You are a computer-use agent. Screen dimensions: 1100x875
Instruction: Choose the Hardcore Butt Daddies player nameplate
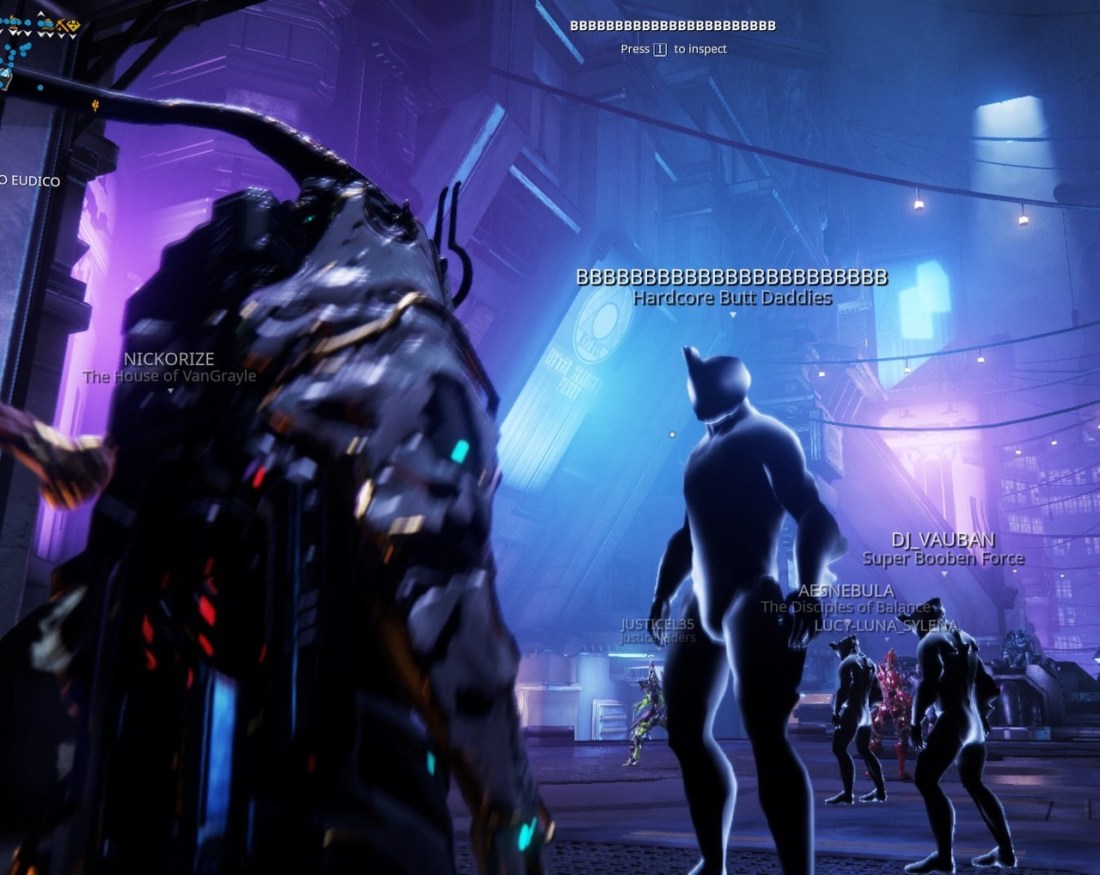732,297
